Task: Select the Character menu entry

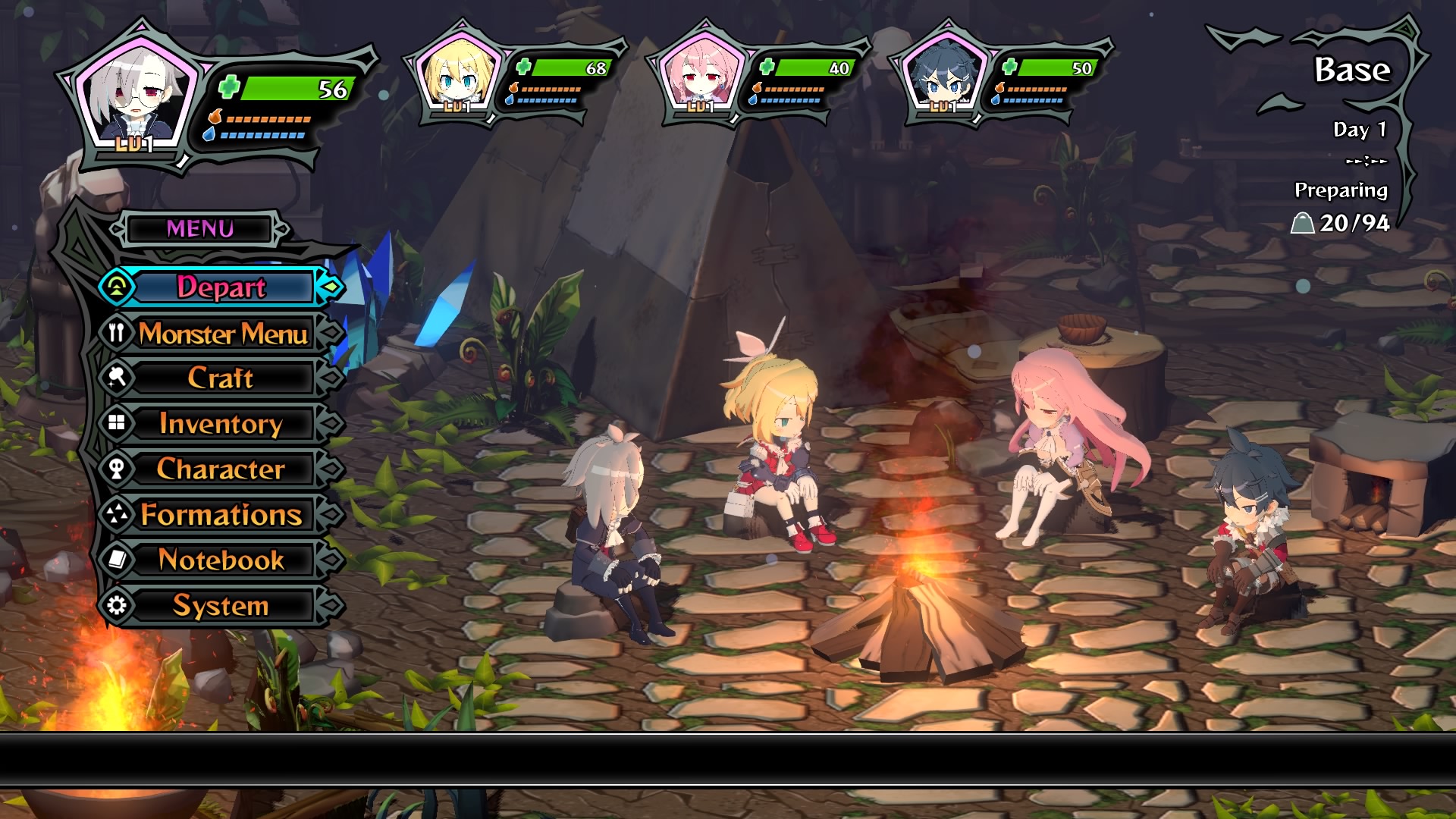Action: pos(221,469)
